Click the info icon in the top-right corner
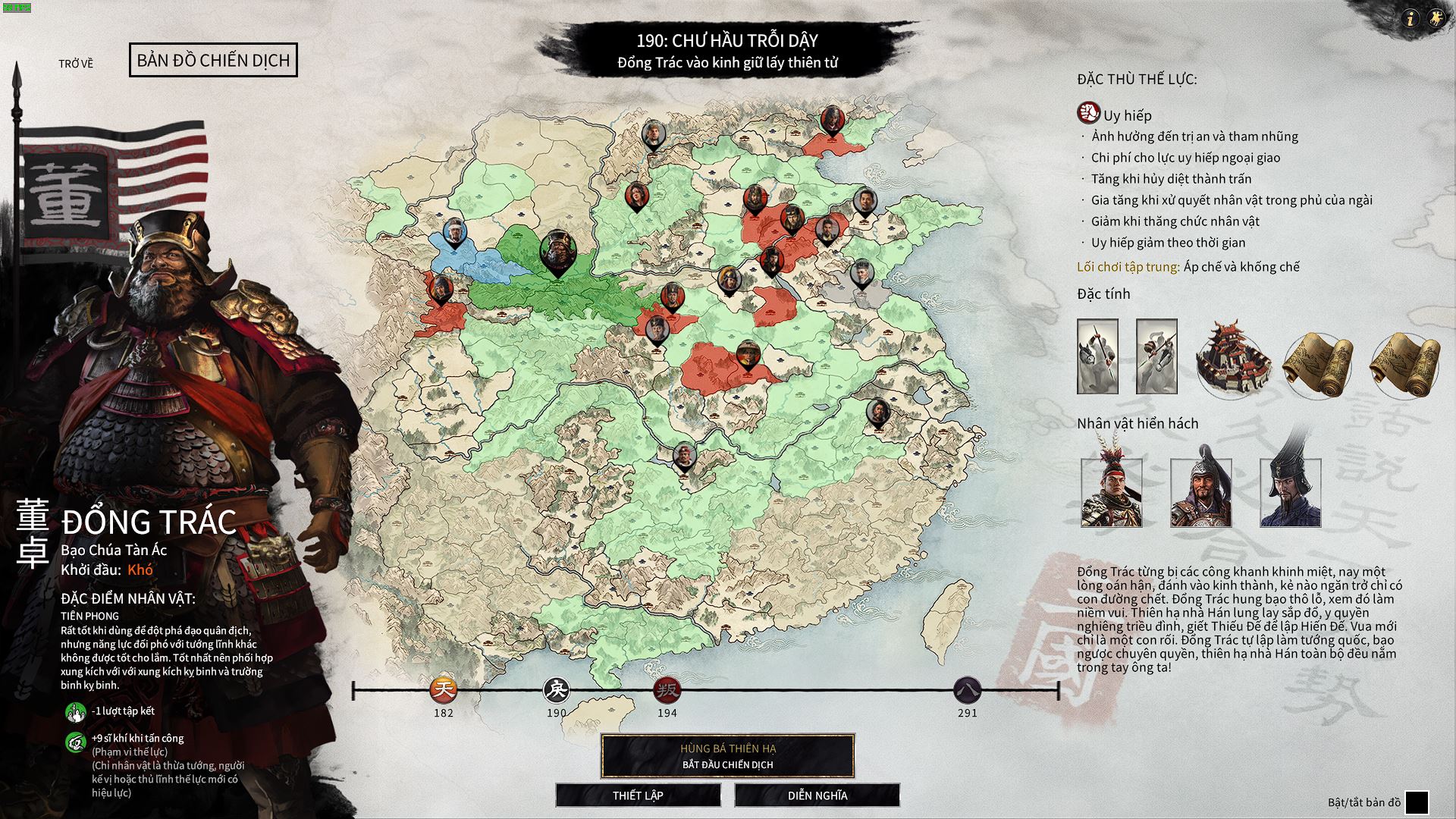Viewport: 1456px width, 819px height. (1412, 17)
